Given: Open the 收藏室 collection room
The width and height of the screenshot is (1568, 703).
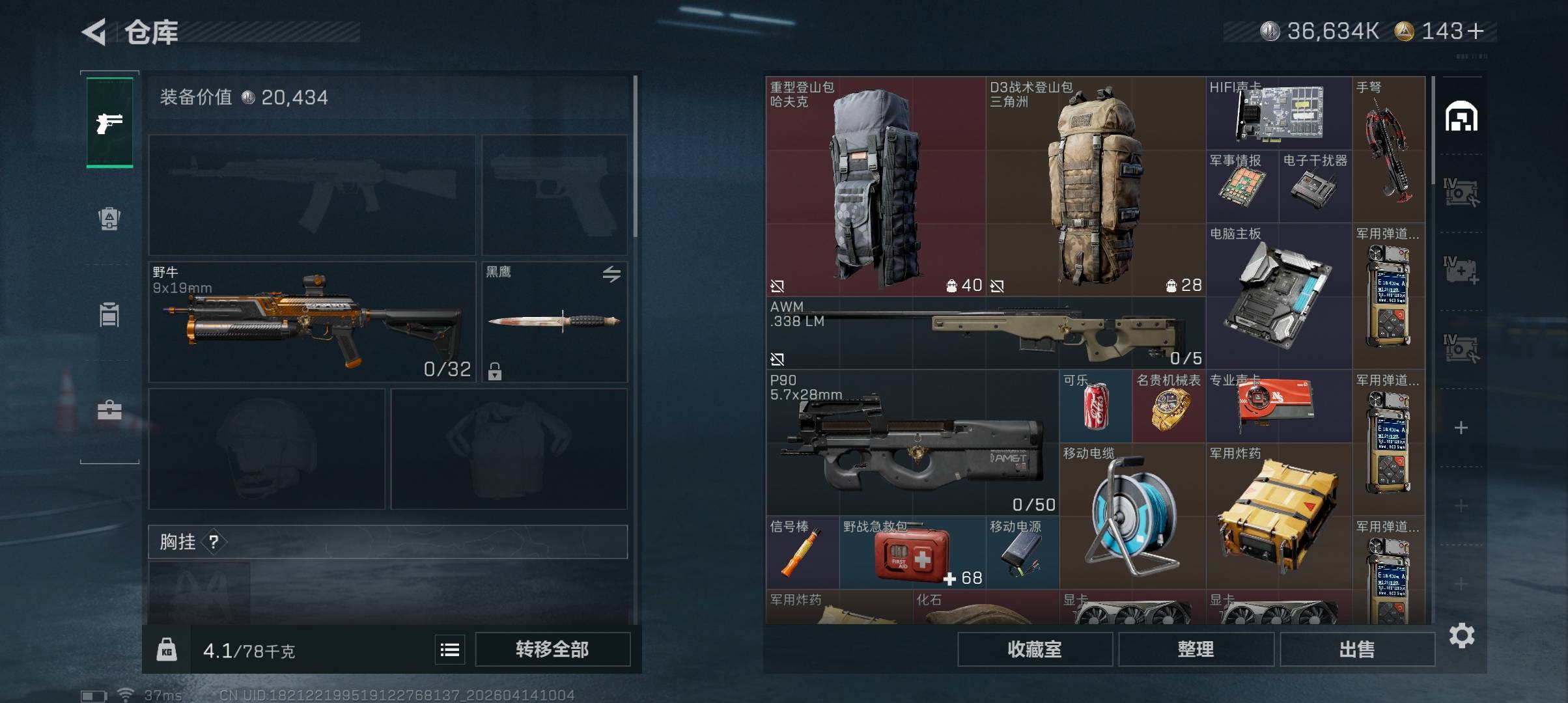Looking at the screenshot, I should point(1034,649).
